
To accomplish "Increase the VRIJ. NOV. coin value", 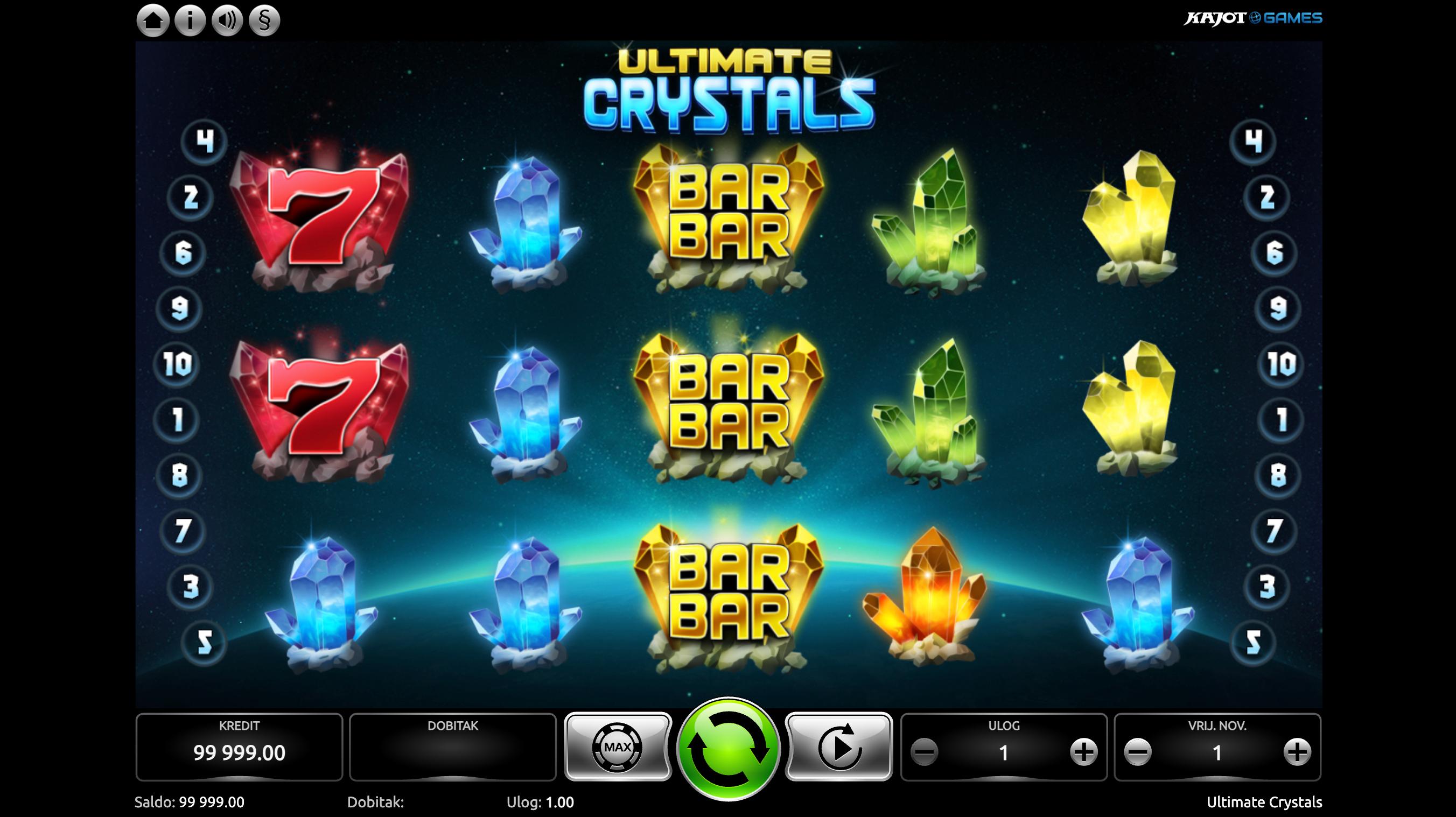I will [x=1297, y=752].
